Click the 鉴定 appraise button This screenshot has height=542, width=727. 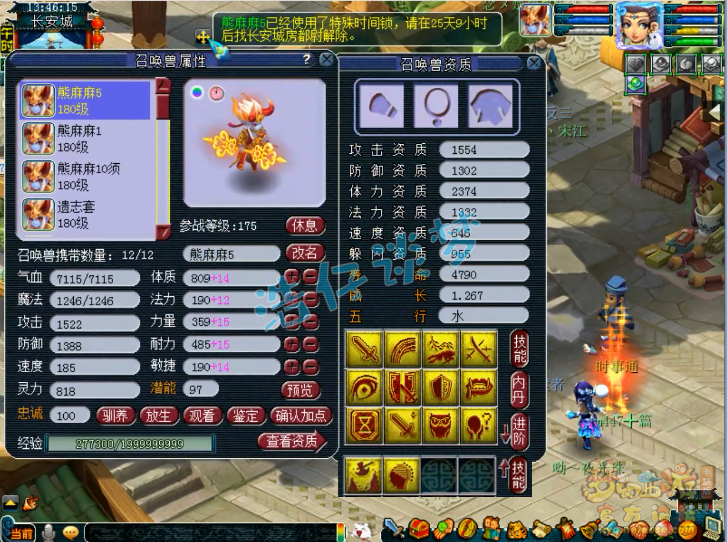click(x=245, y=415)
